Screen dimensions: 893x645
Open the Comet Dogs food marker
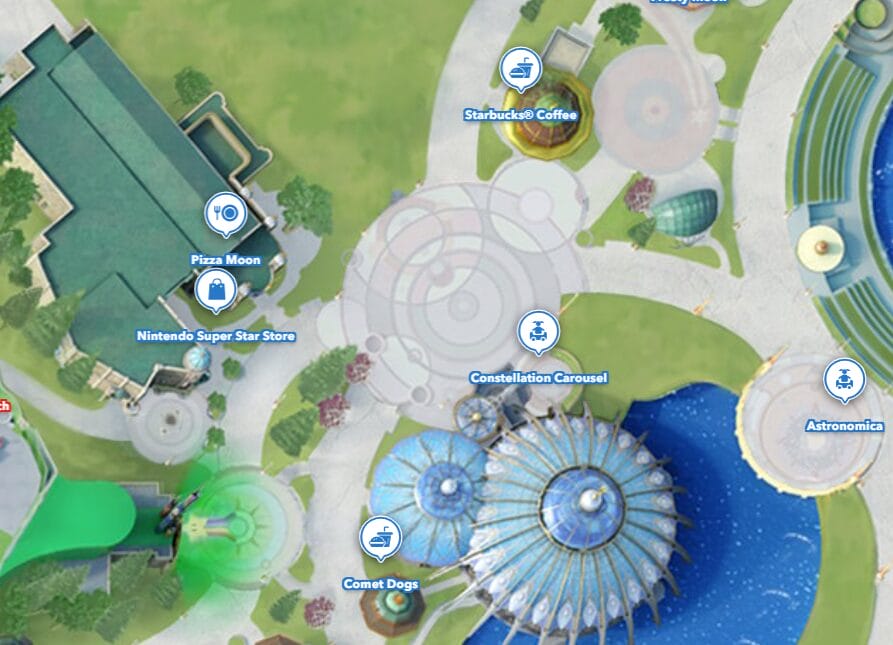380,538
